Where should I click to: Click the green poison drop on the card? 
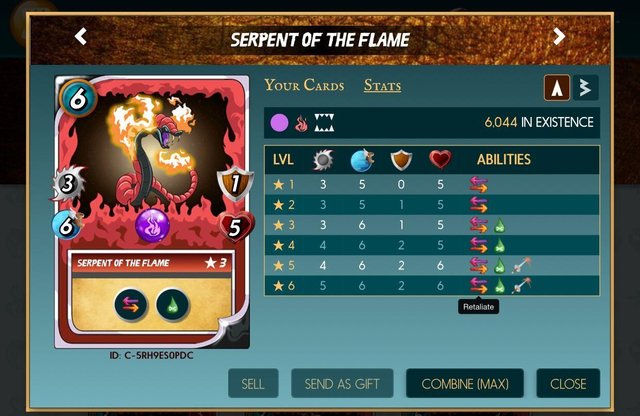coord(172,304)
